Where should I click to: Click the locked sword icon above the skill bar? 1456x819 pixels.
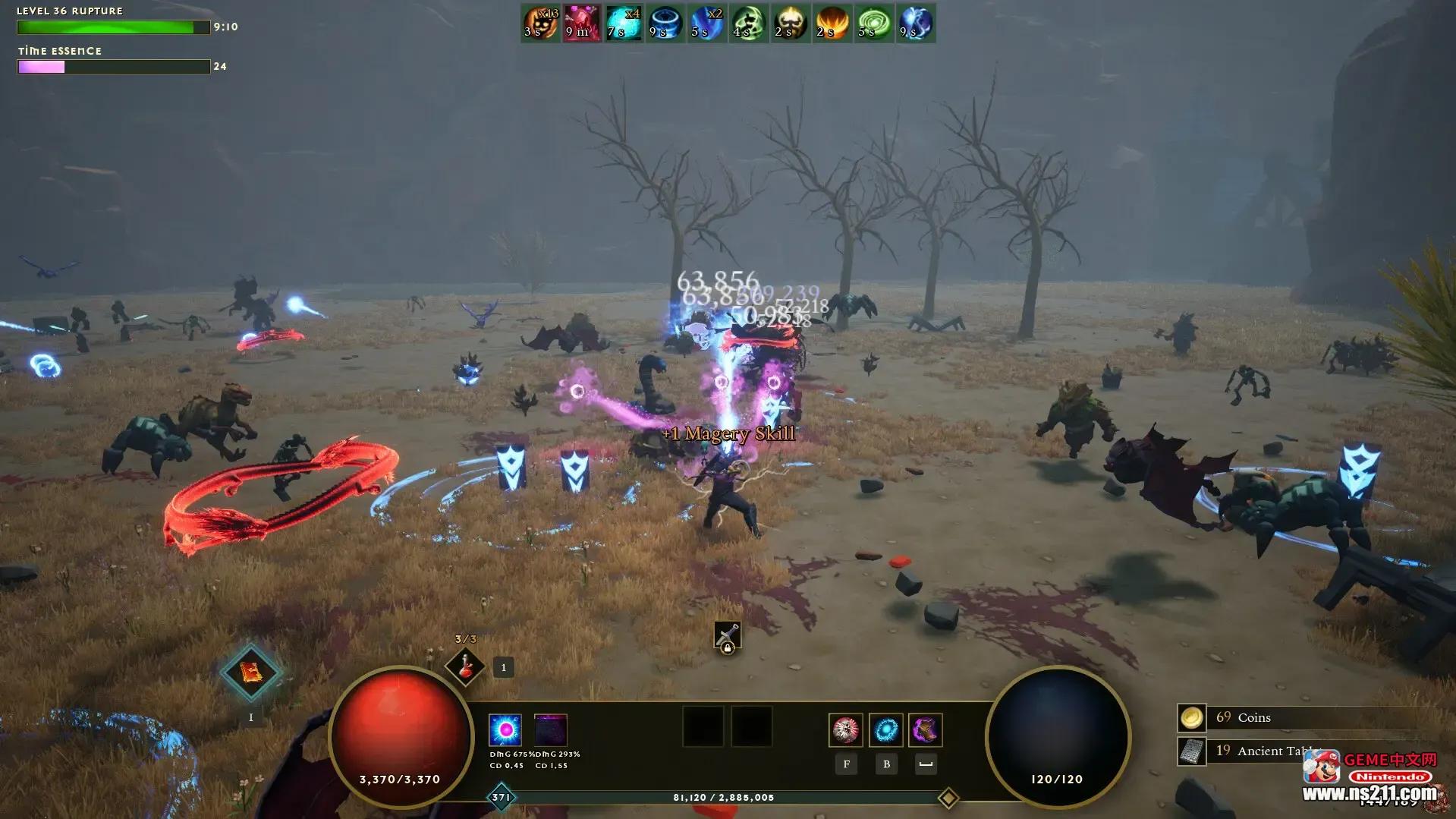(x=727, y=636)
